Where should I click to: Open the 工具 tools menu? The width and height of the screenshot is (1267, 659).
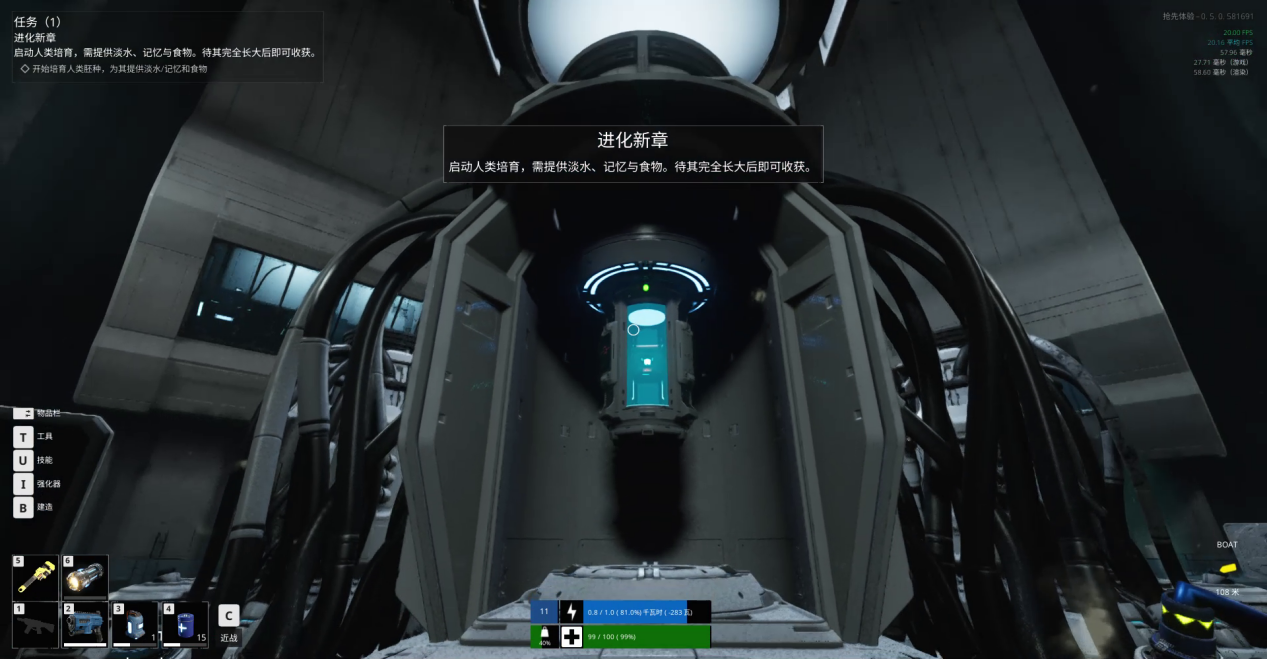point(23,437)
